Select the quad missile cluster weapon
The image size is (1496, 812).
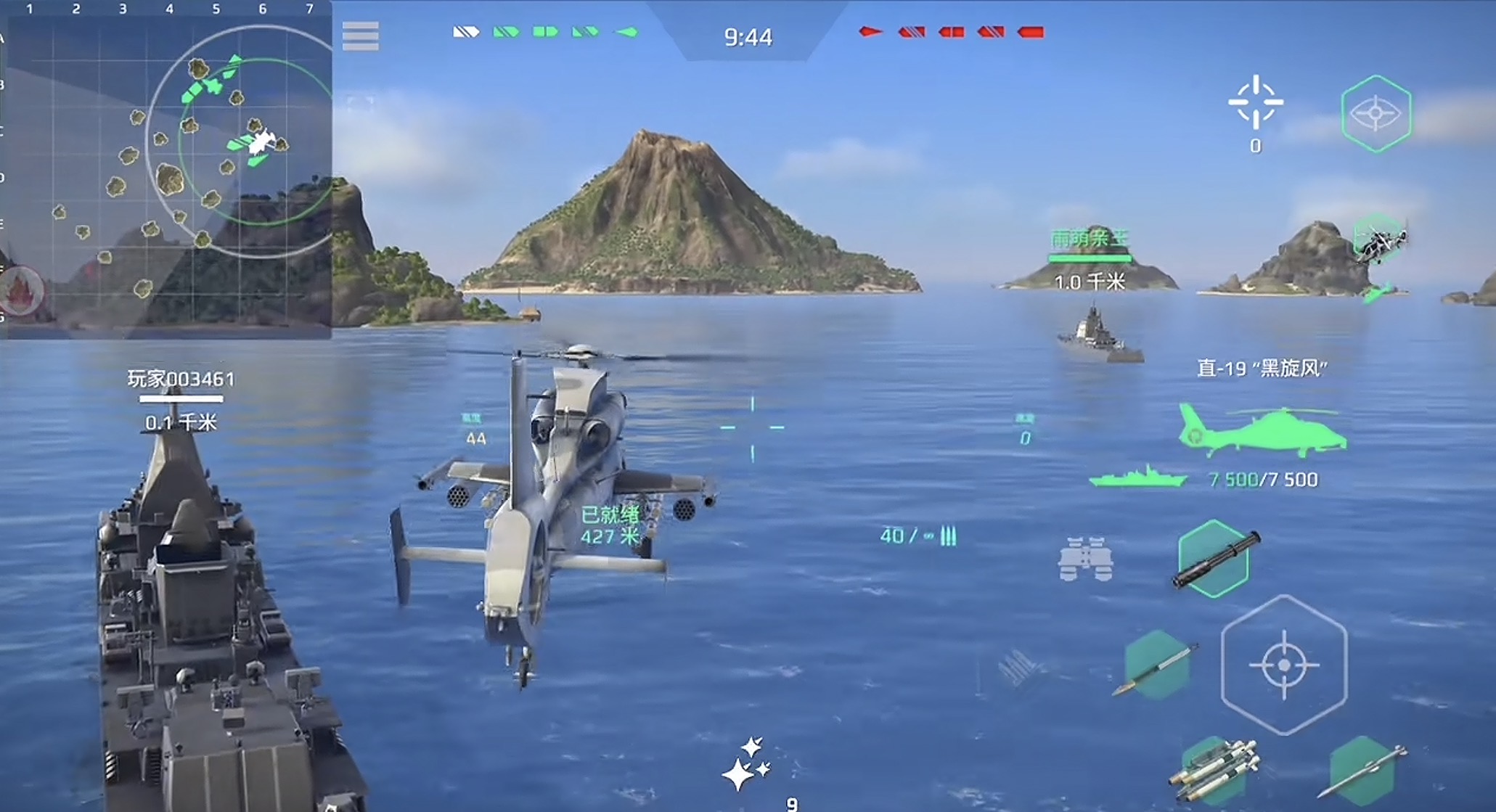tap(1214, 772)
